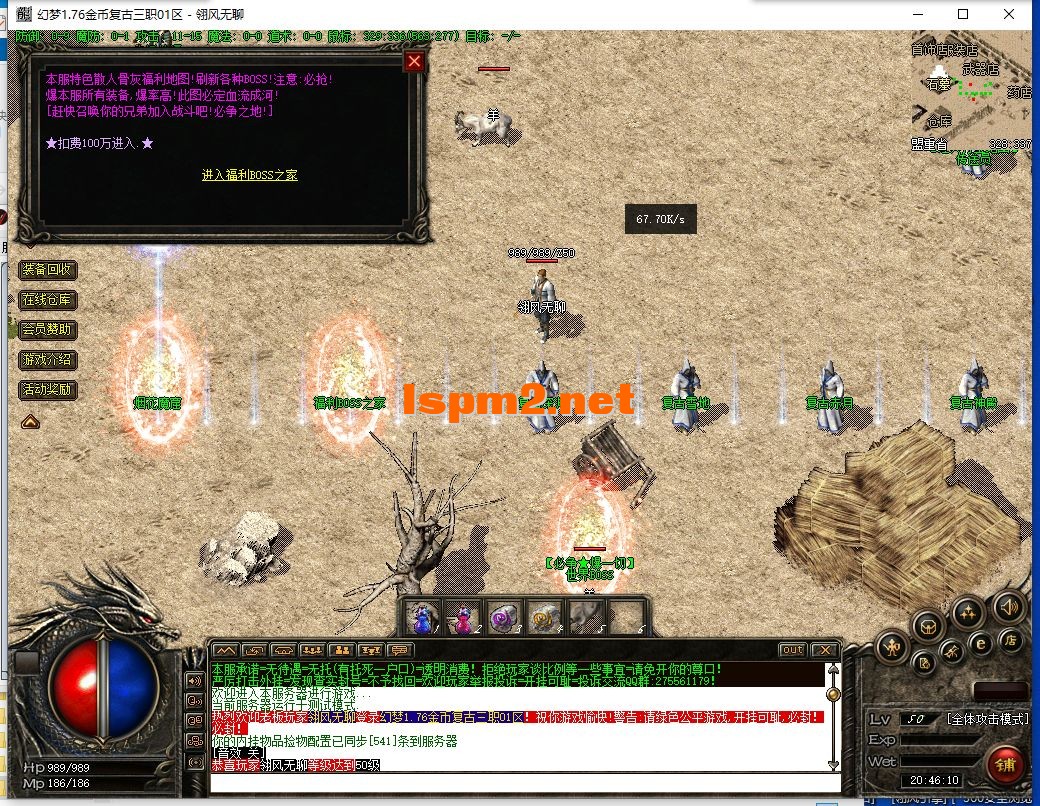Open the 活动奖励 event rewards button
Viewport: 1040px width, 806px height.
47,390
